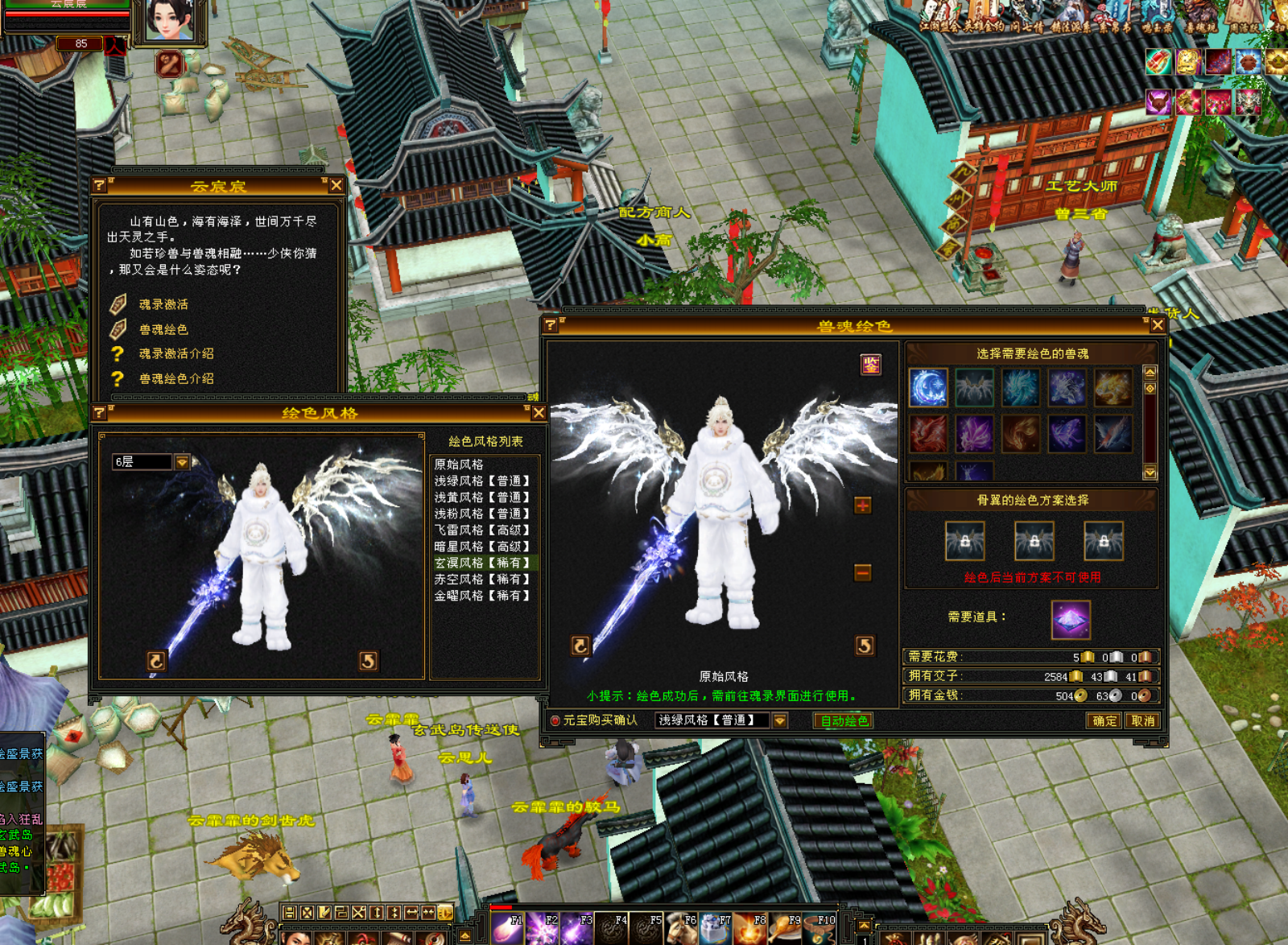Screen dimensions: 1288x945
Task: Close the 云宸宸 dialogue window
Action: coord(336,186)
